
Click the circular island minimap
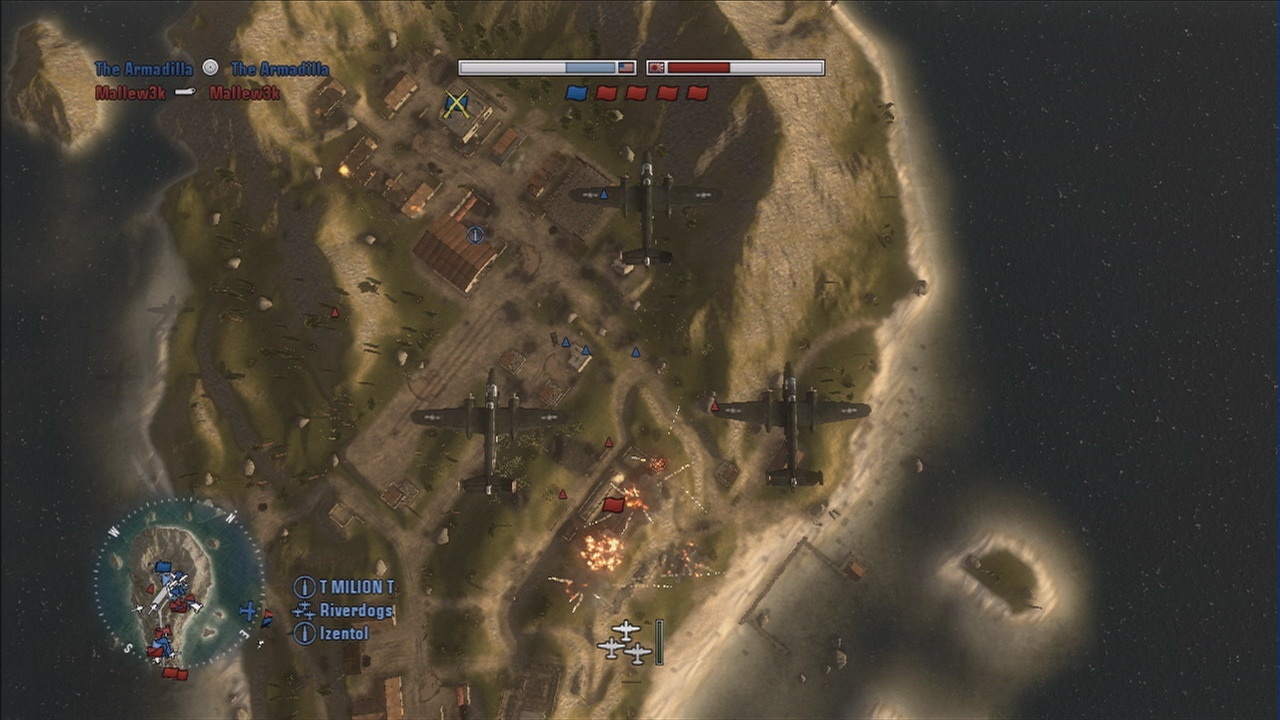179,585
